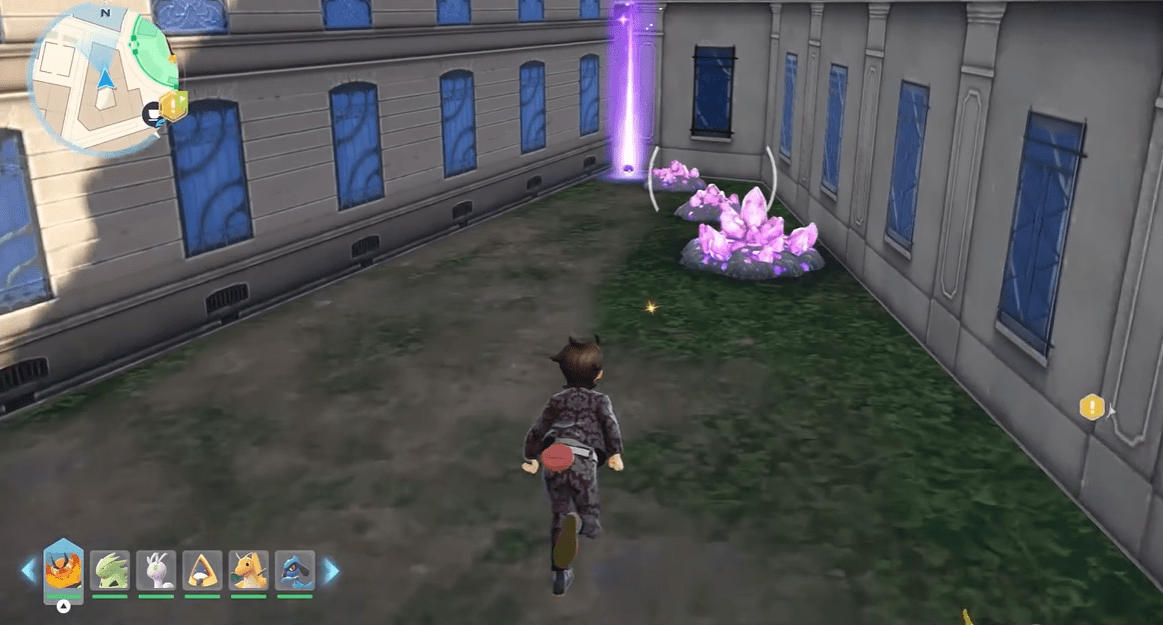Choose the blue Lucario party slot
Viewport: 1163px width, 625px height.
click(x=295, y=570)
